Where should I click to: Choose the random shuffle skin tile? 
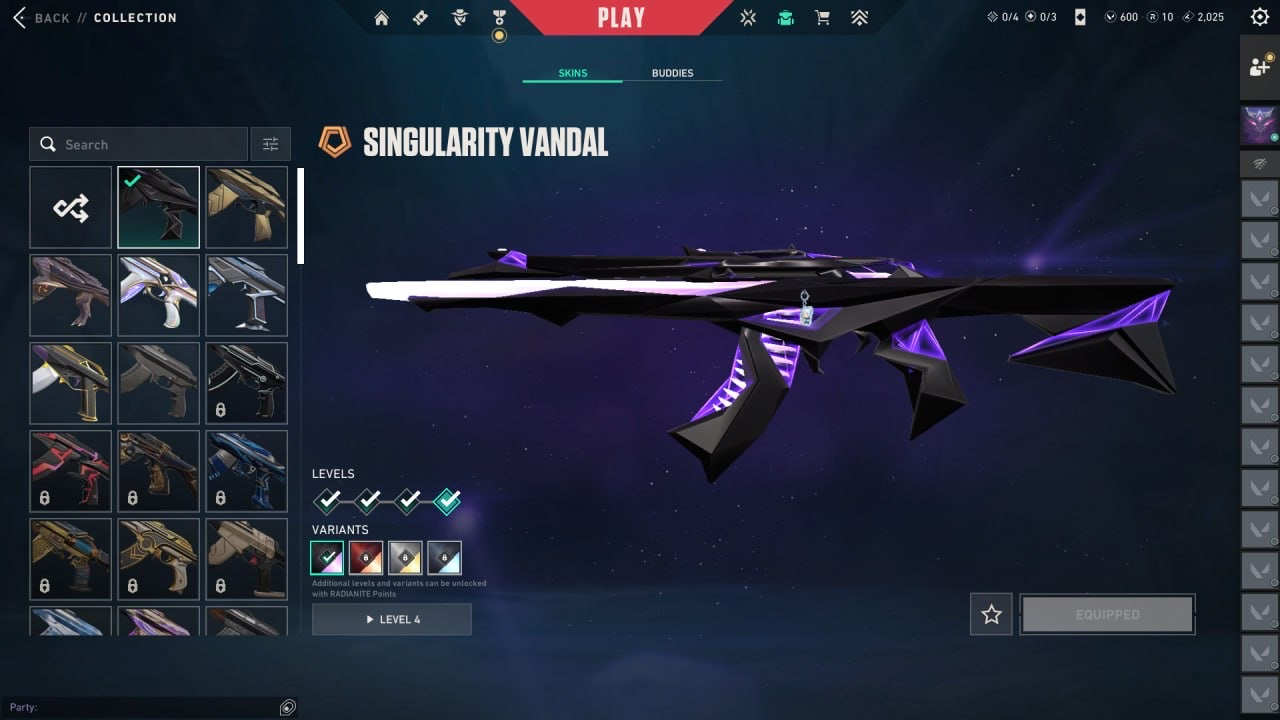click(x=71, y=207)
